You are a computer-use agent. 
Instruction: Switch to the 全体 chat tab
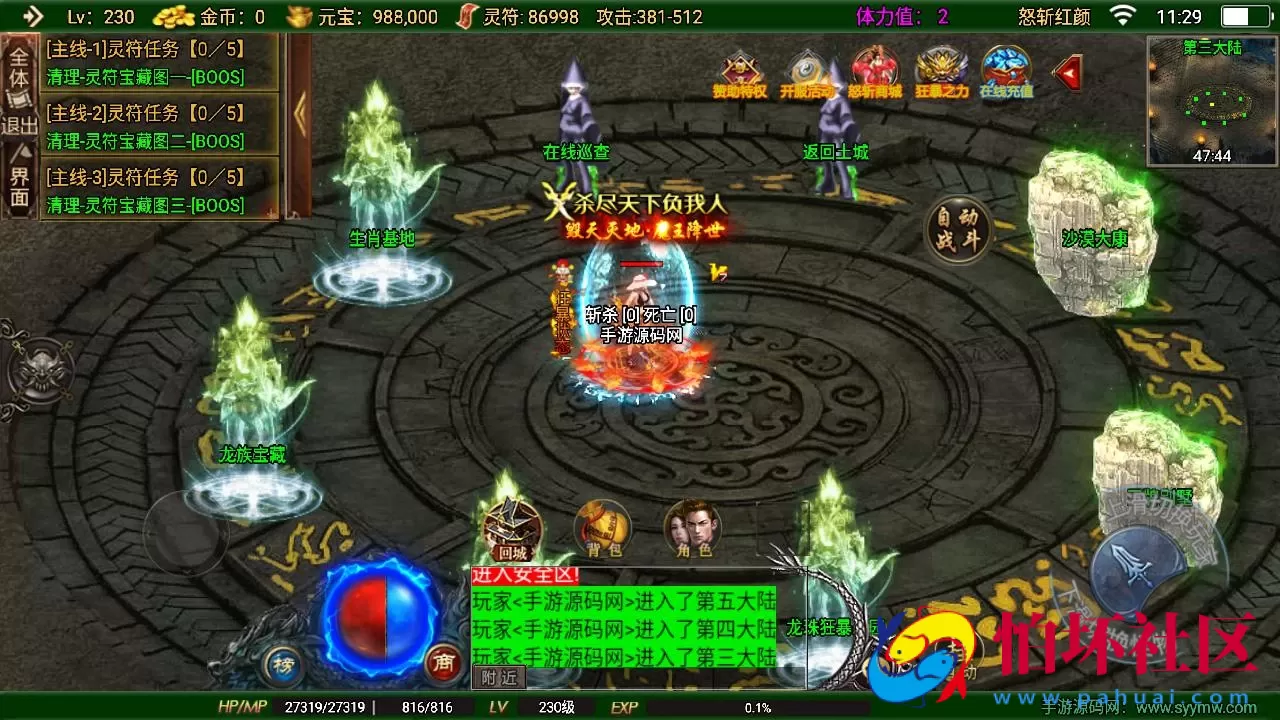(x=18, y=66)
